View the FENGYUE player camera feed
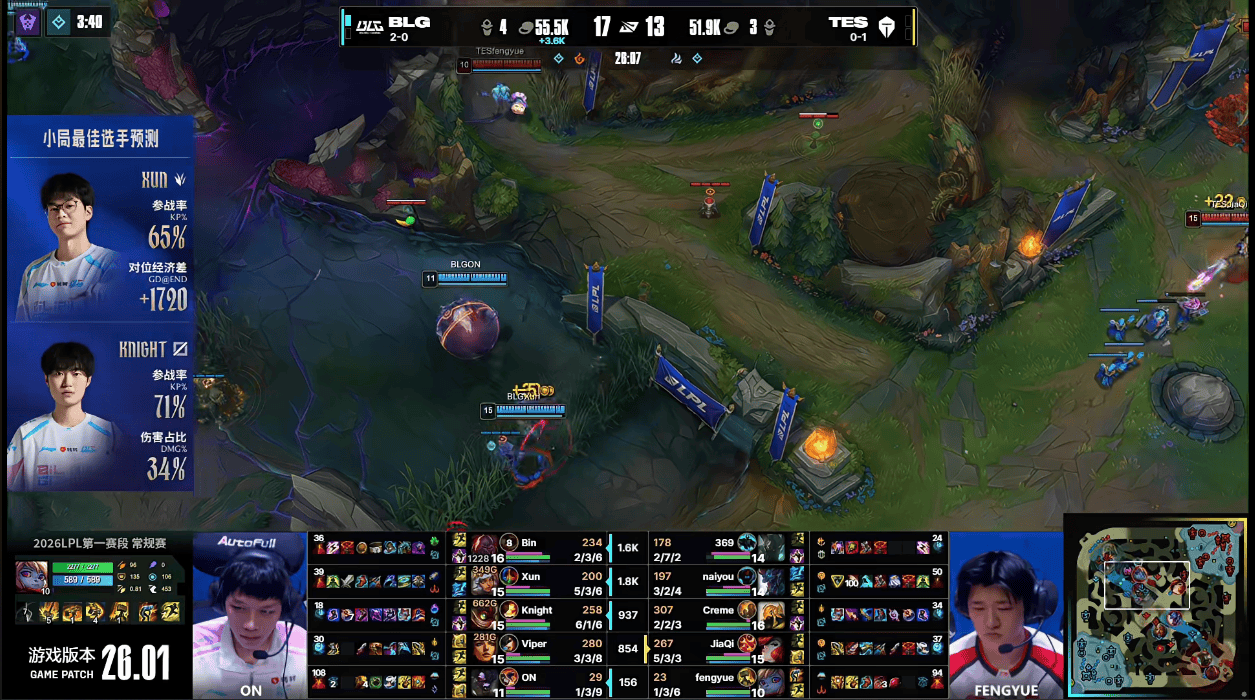This screenshot has width=1255, height=700. 1005,612
